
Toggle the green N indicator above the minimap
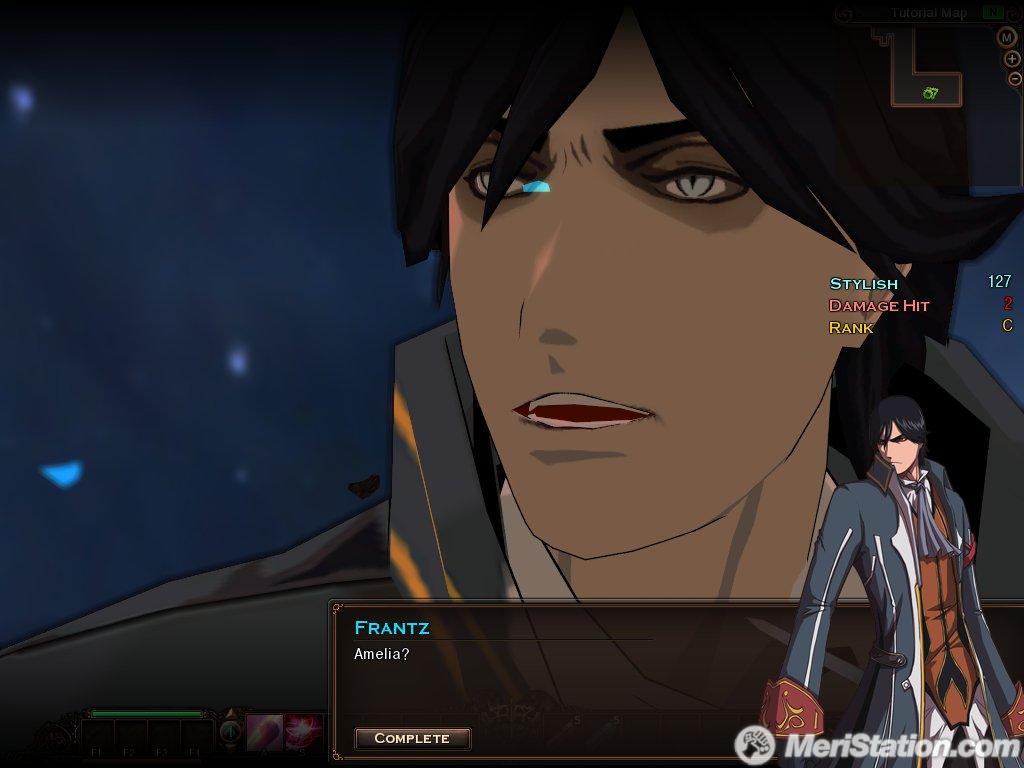[991, 13]
